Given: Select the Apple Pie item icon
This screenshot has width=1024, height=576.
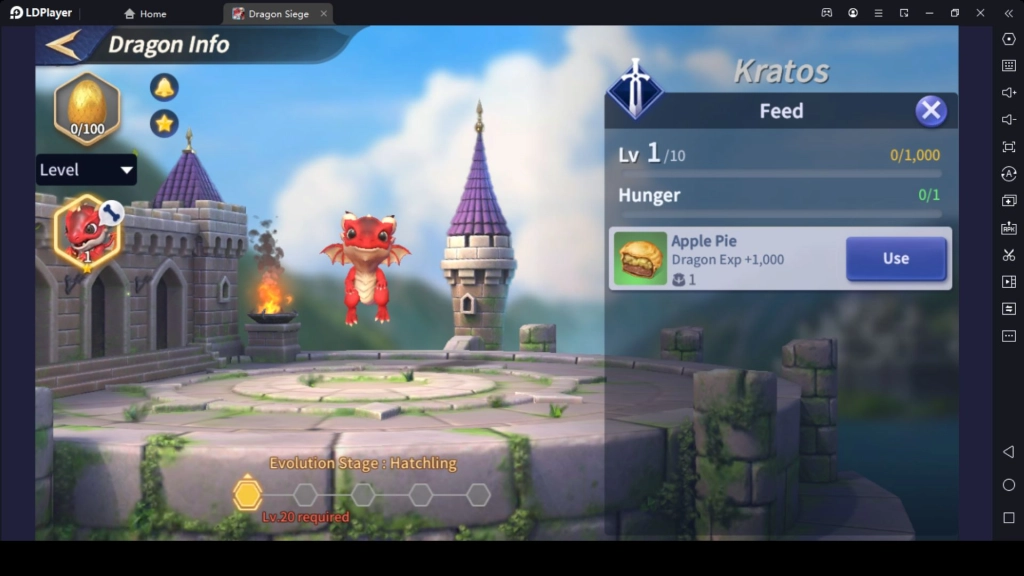Looking at the screenshot, I should click(x=640, y=259).
